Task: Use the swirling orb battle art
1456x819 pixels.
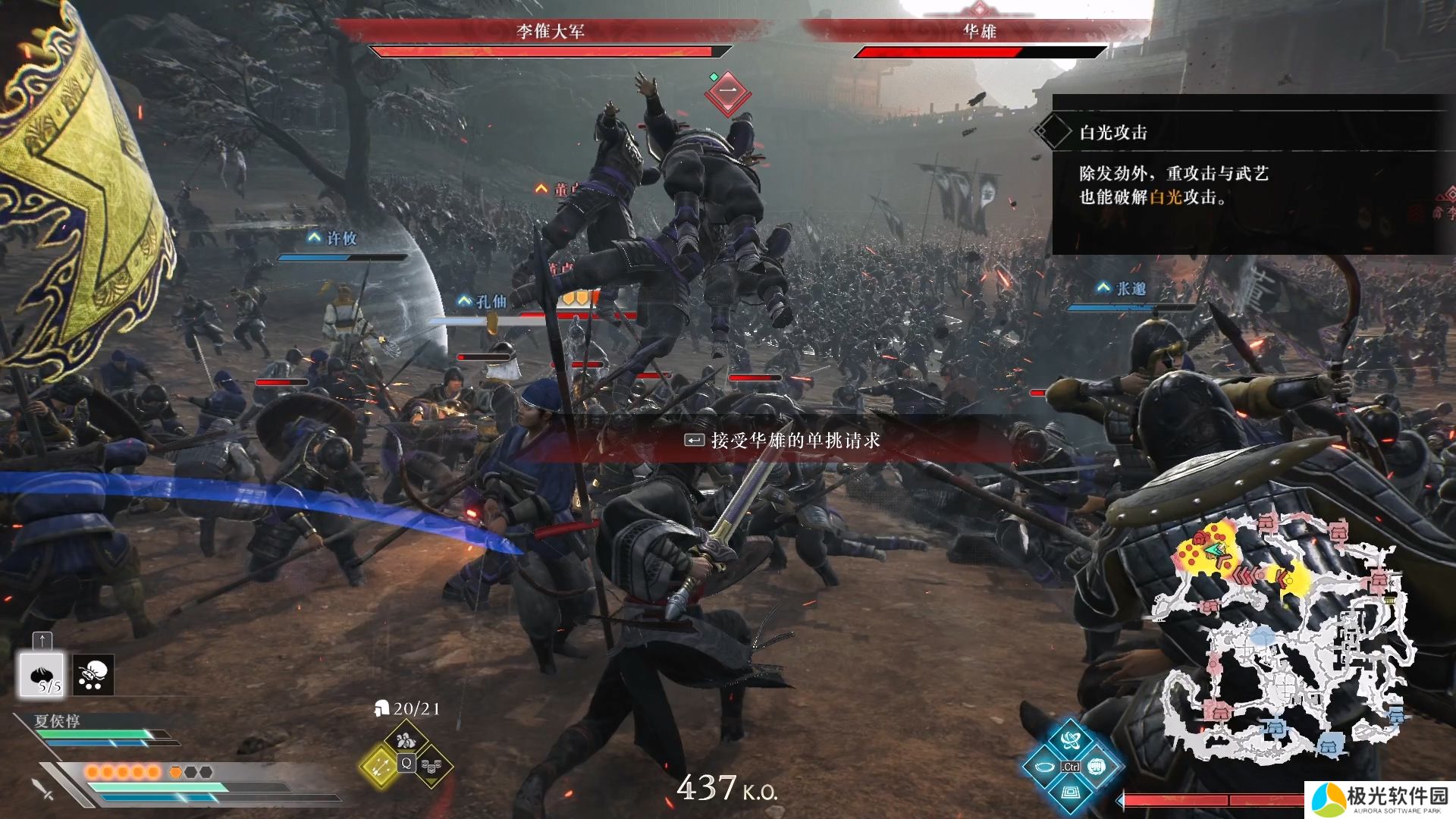Action: [x=1070, y=740]
